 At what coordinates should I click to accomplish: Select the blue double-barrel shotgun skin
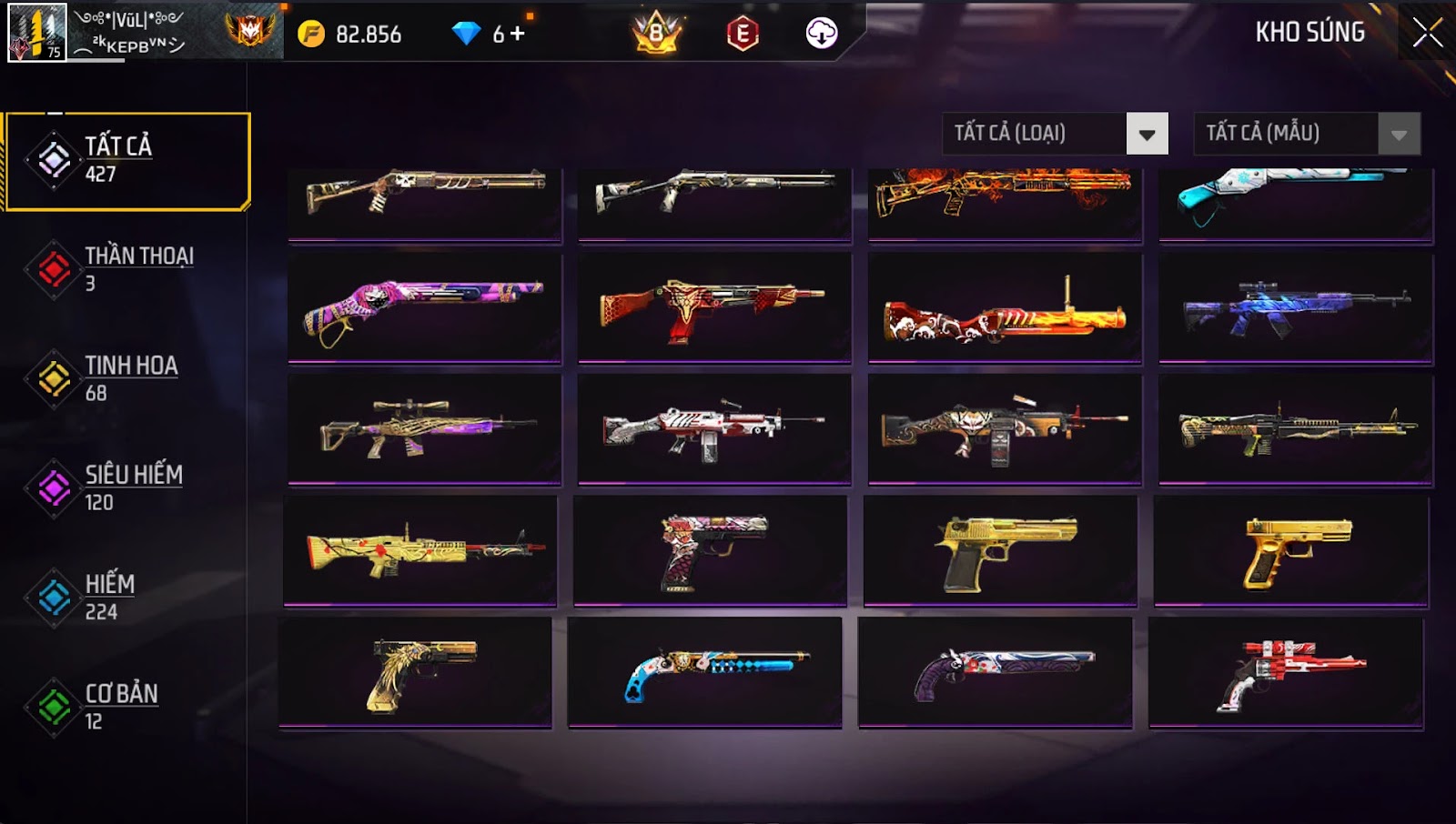point(704,673)
